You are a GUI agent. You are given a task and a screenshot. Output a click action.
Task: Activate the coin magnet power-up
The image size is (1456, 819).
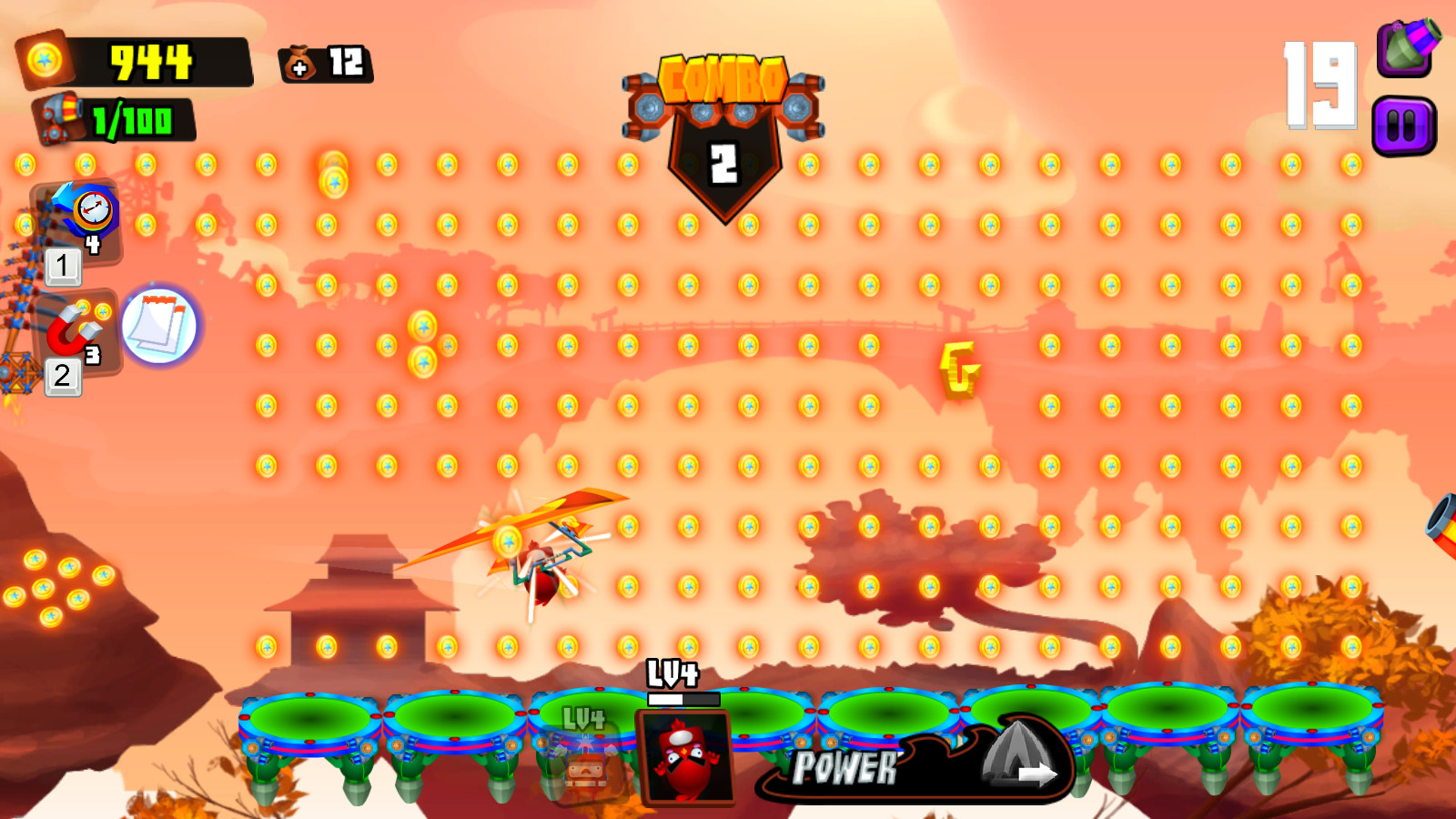click(x=76, y=329)
